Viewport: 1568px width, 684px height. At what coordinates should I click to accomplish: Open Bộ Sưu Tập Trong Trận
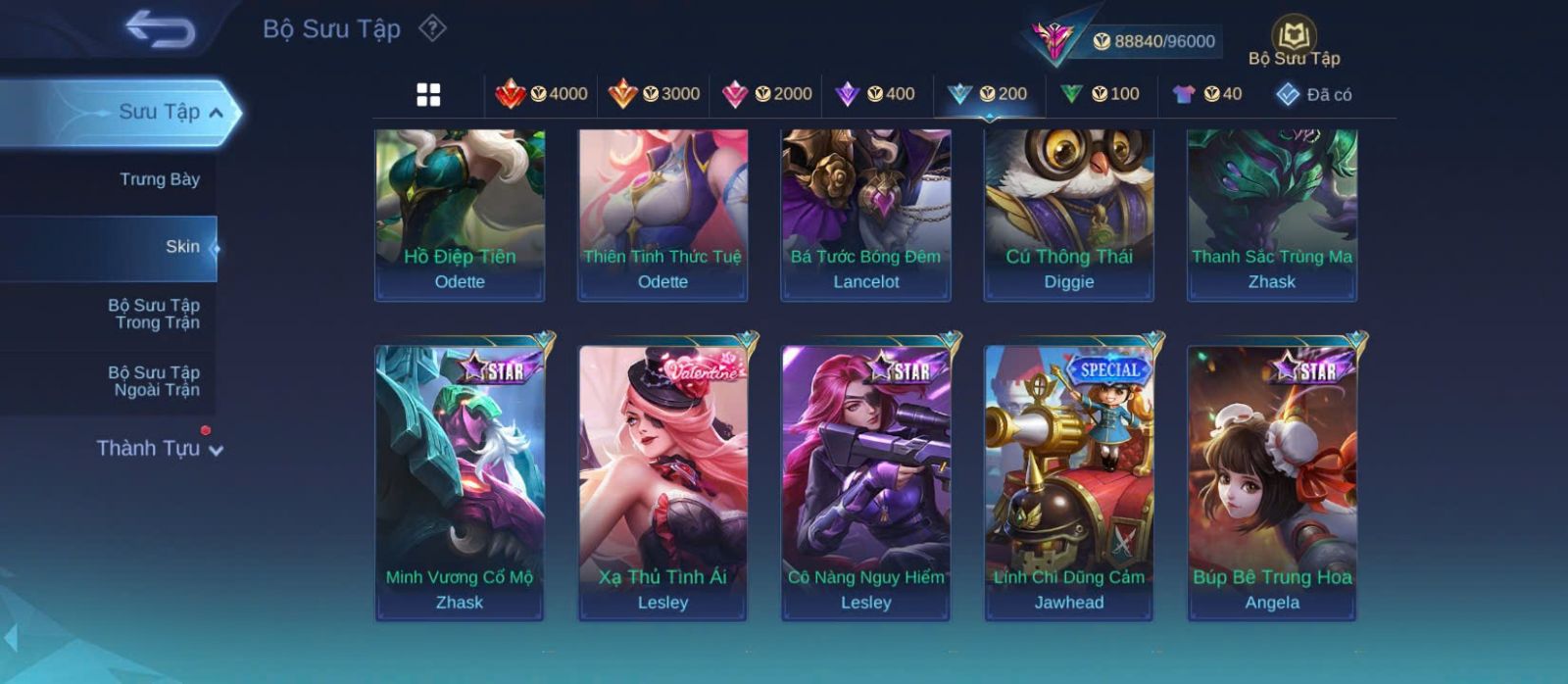[155, 314]
